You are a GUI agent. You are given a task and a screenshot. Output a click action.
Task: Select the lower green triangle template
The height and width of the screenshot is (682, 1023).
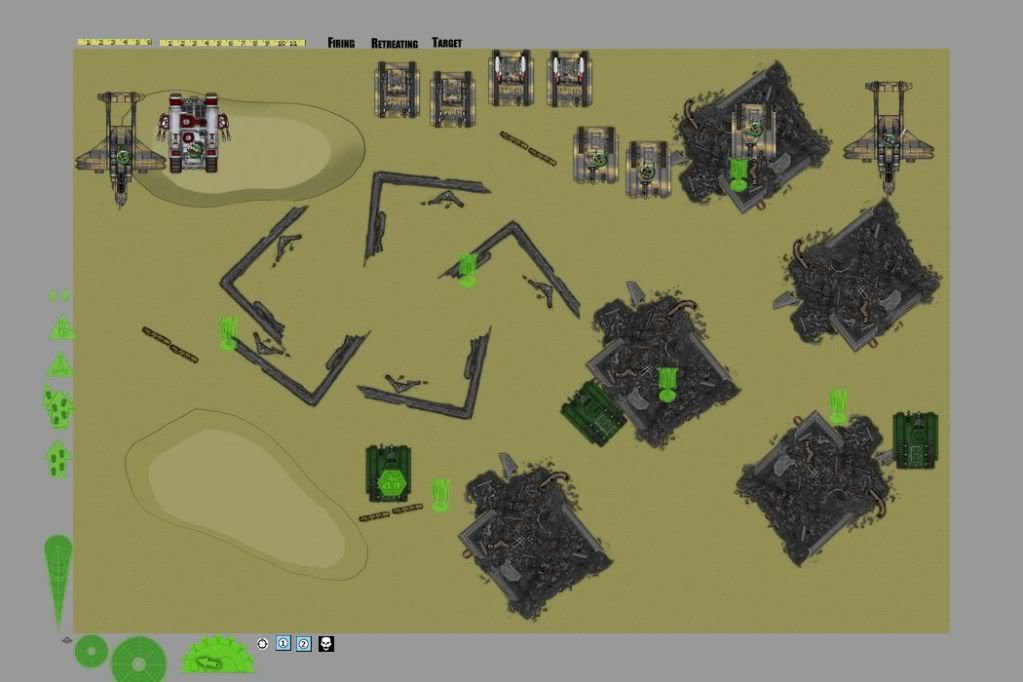60,363
